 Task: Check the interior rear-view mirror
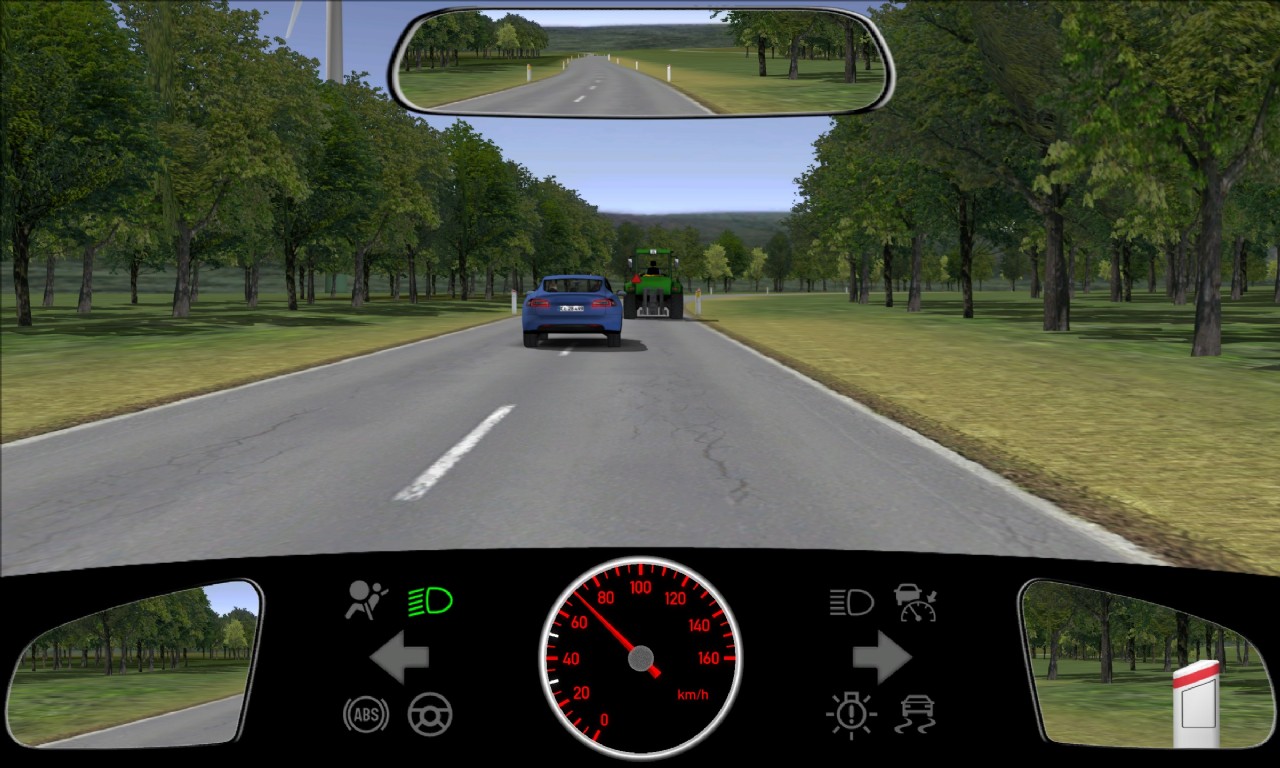pos(641,61)
